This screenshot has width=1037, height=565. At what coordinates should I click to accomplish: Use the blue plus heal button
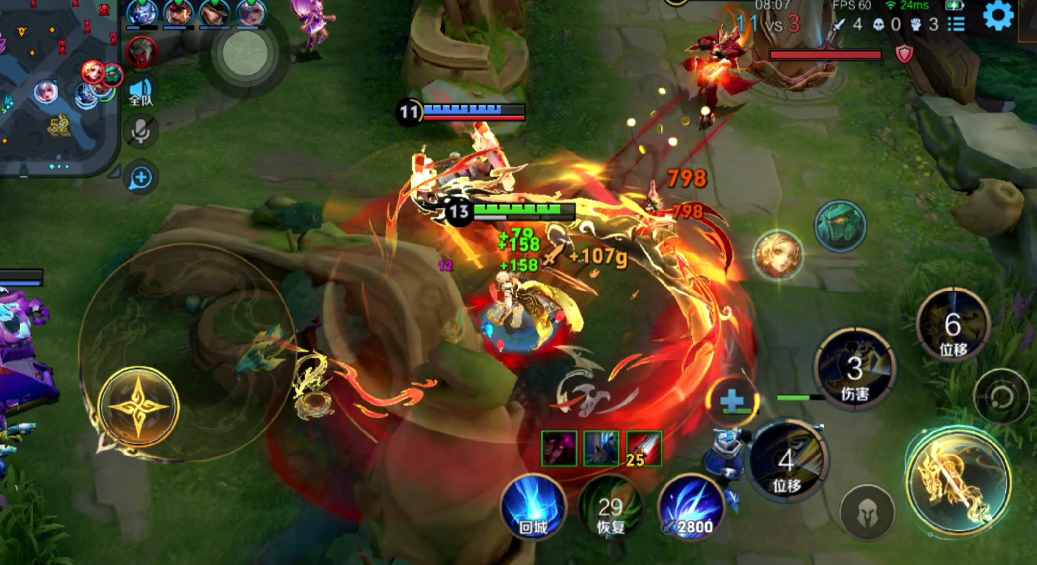732,402
